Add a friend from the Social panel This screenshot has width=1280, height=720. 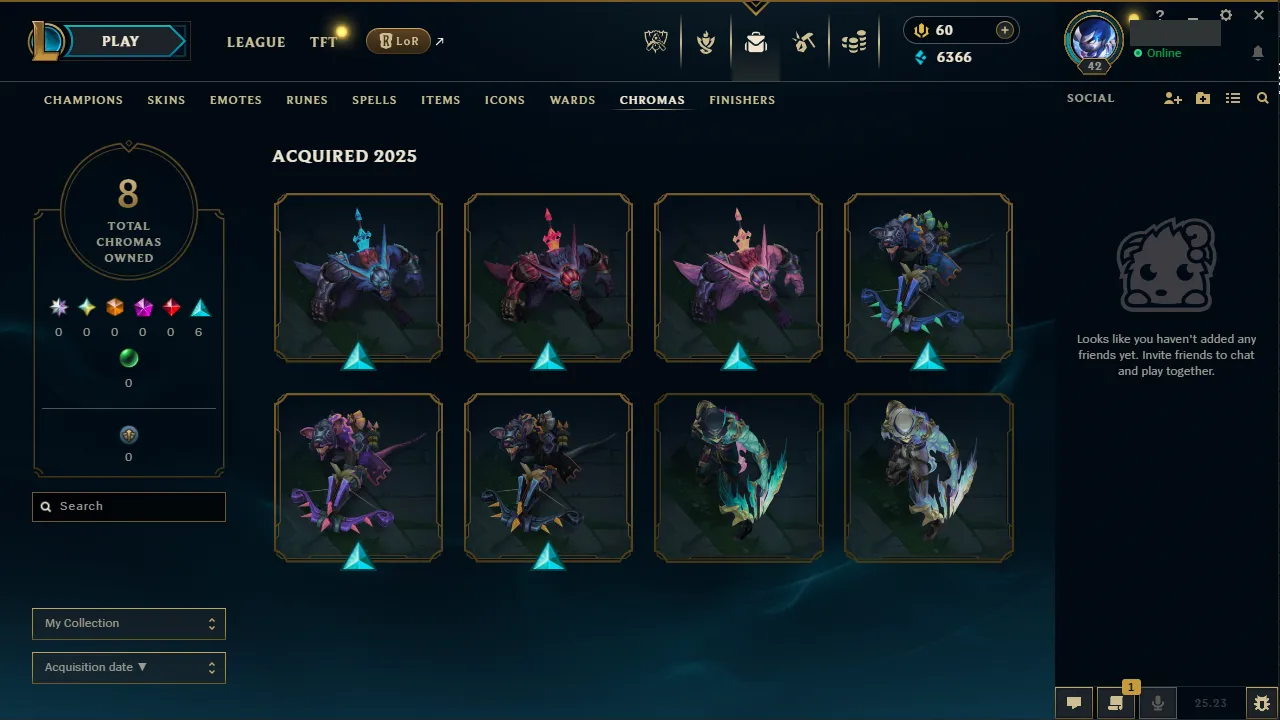point(1172,98)
